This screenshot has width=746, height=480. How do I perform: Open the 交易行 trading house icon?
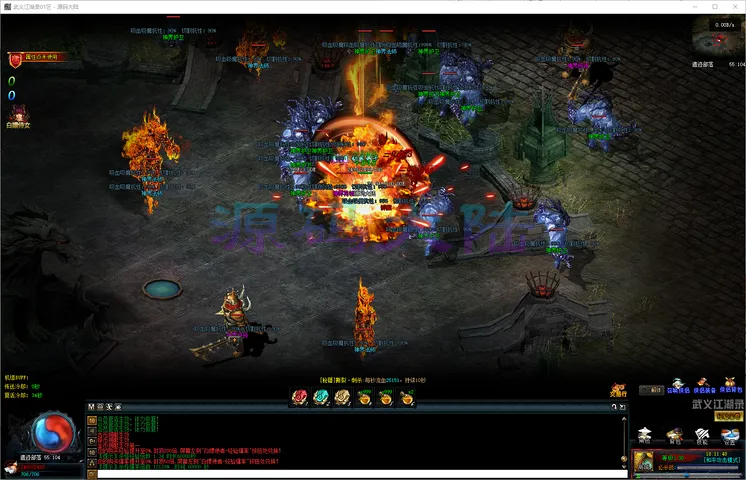pos(619,390)
